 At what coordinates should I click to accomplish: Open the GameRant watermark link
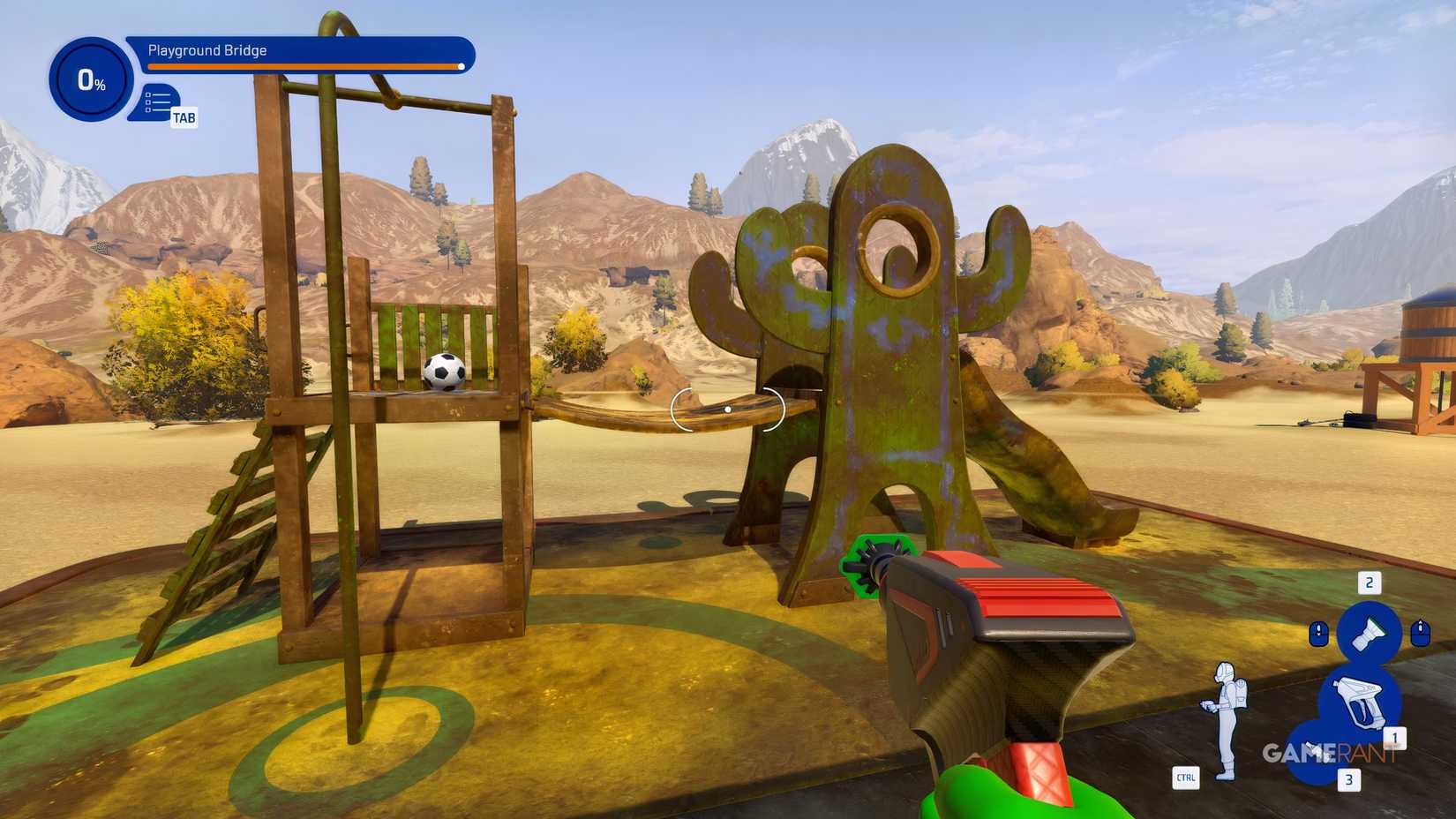[1329, 754]
